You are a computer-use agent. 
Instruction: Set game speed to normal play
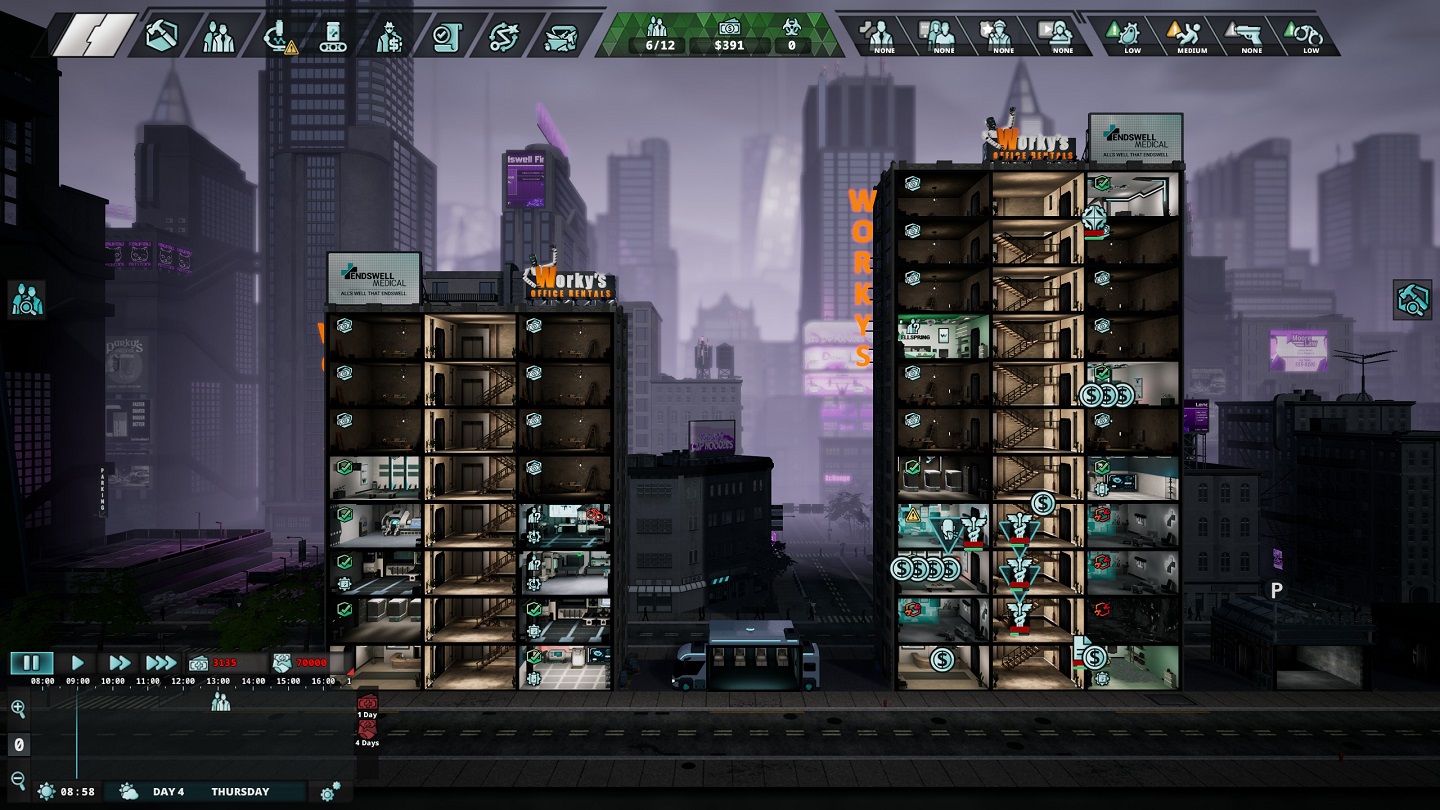(78, 662)
